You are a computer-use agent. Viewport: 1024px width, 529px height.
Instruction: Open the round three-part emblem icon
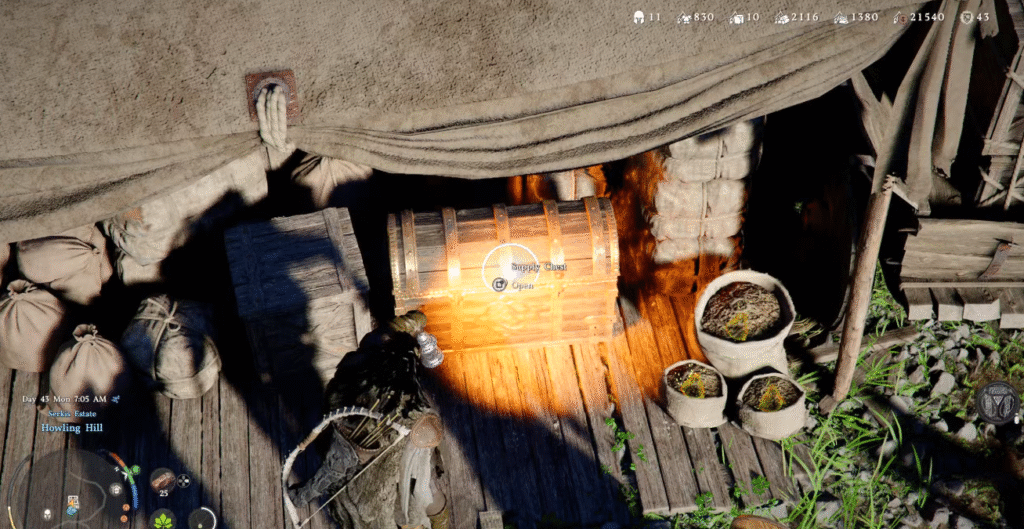tap(996, 402)
